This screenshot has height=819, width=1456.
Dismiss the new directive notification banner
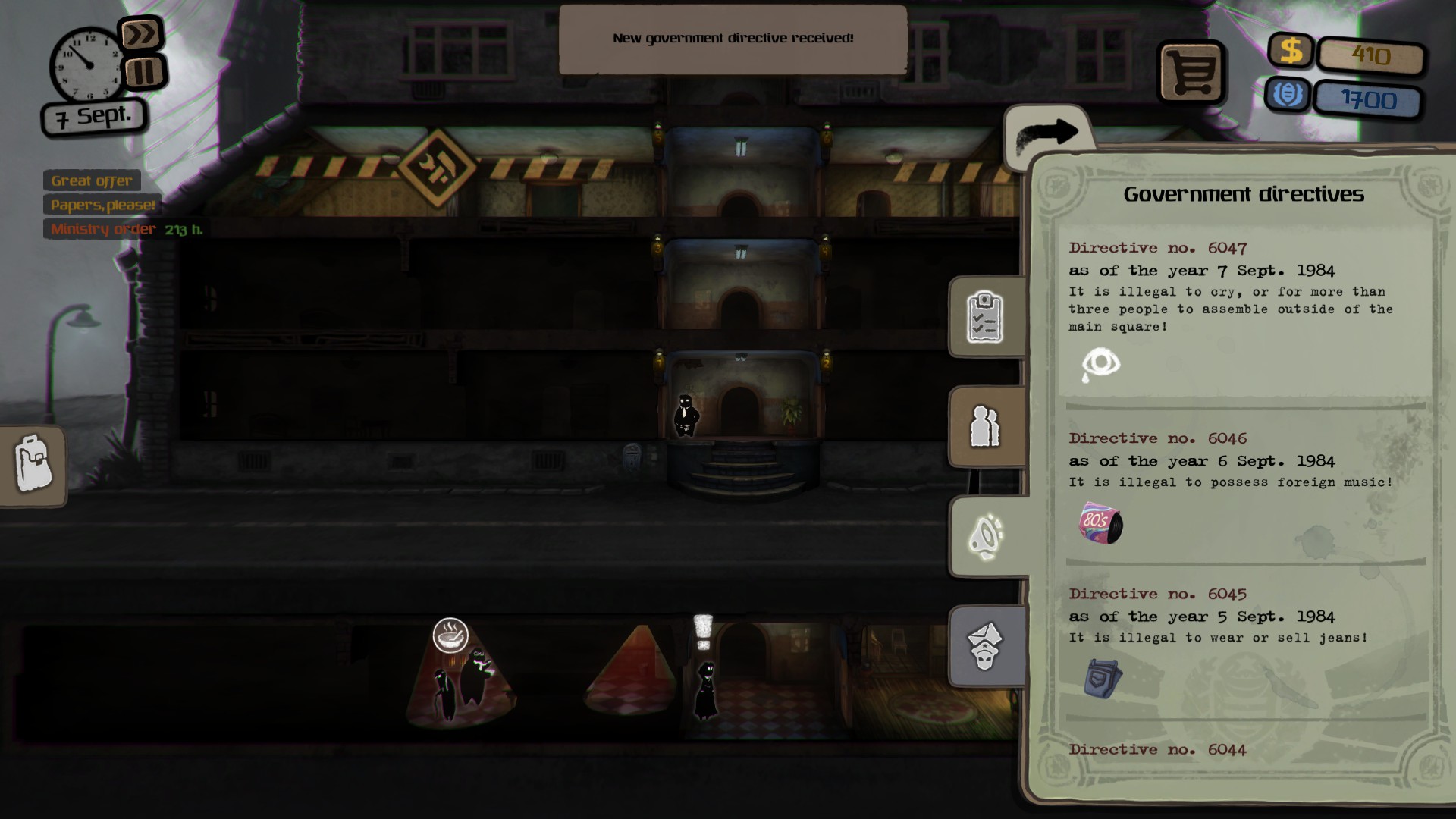(733, 39)
